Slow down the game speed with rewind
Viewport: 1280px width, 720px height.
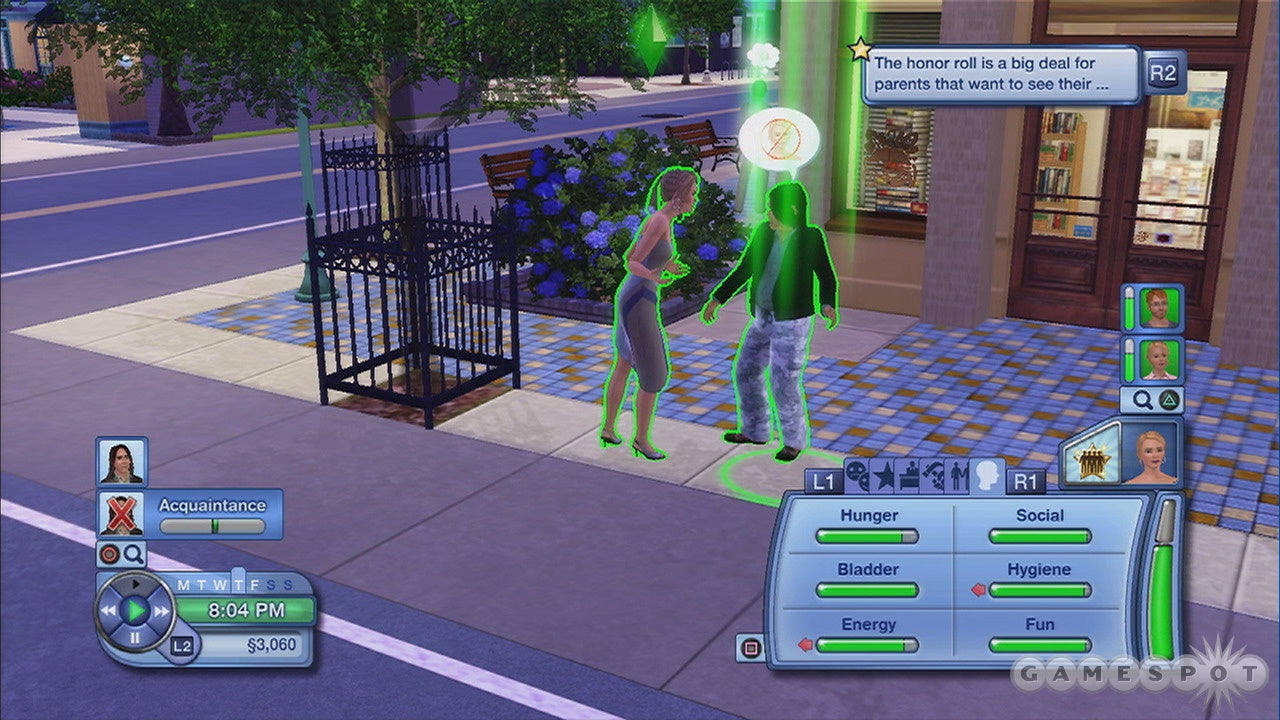[x=108, y=610]
